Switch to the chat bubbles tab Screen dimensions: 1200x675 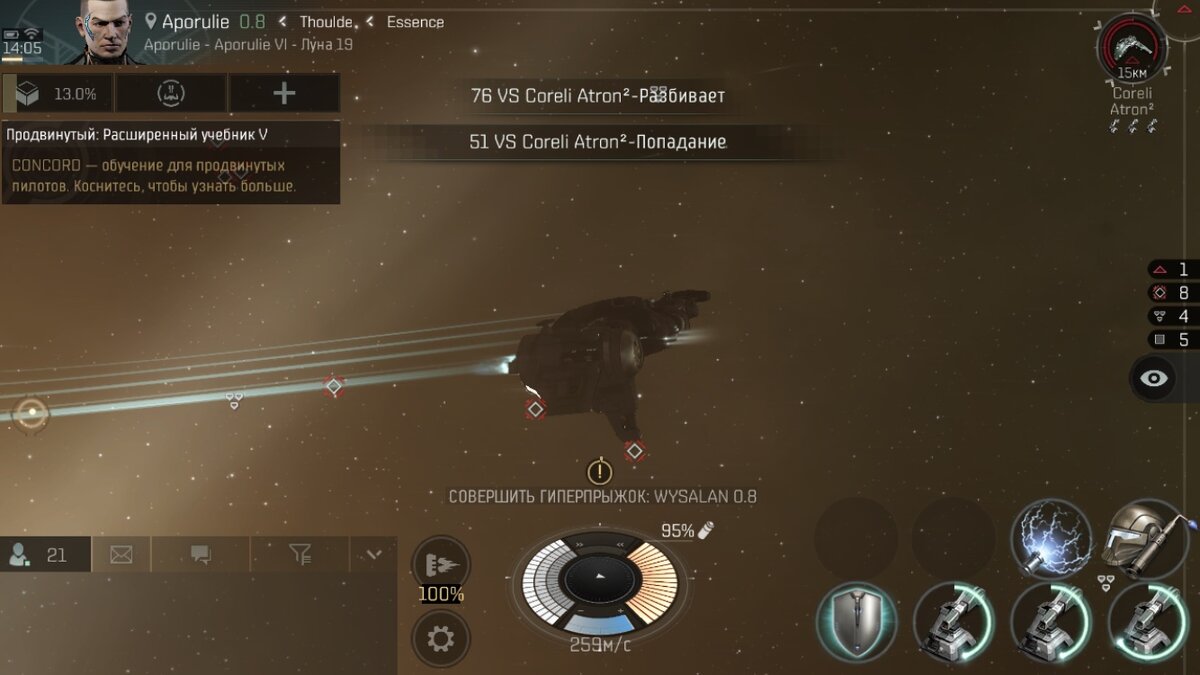tap(200, 554)
